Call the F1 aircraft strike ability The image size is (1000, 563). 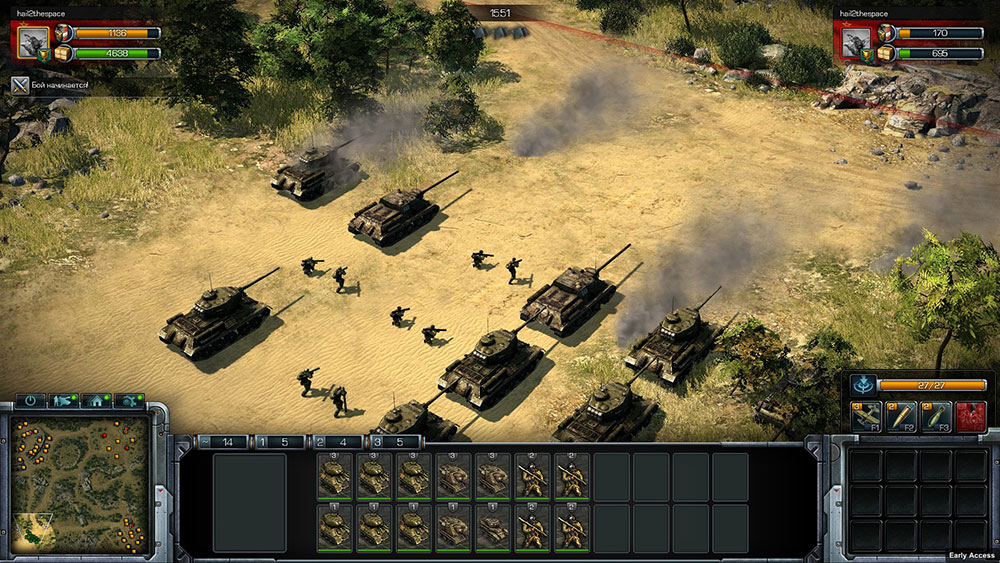coord(865,416)
